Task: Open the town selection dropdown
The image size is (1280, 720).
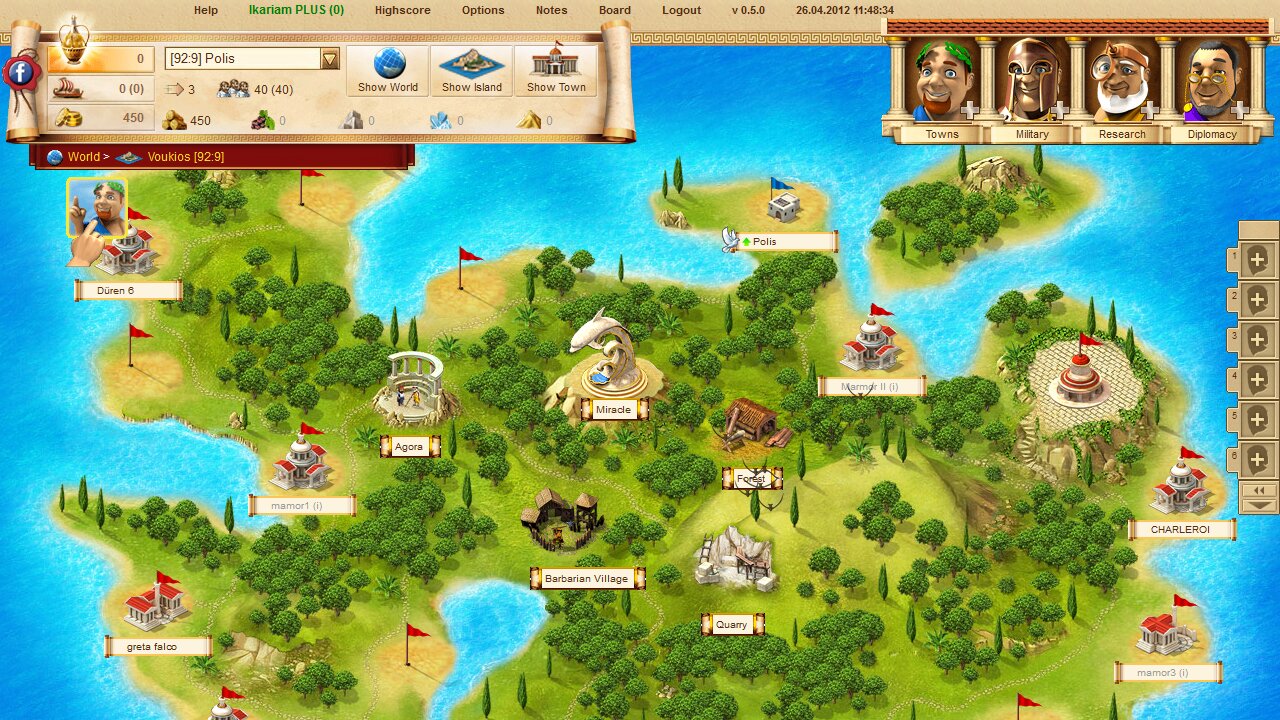Action: click(330, 59)
